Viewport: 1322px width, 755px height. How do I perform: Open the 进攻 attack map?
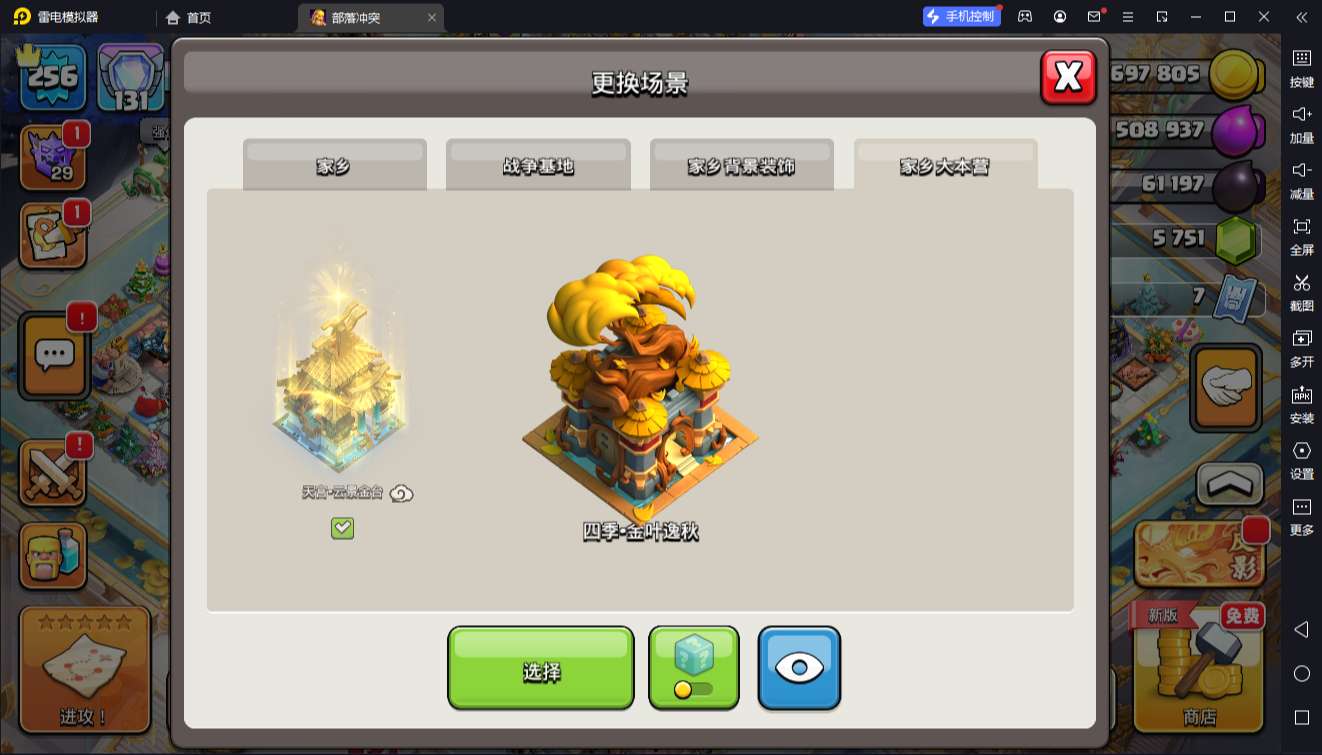coord(84,668)
